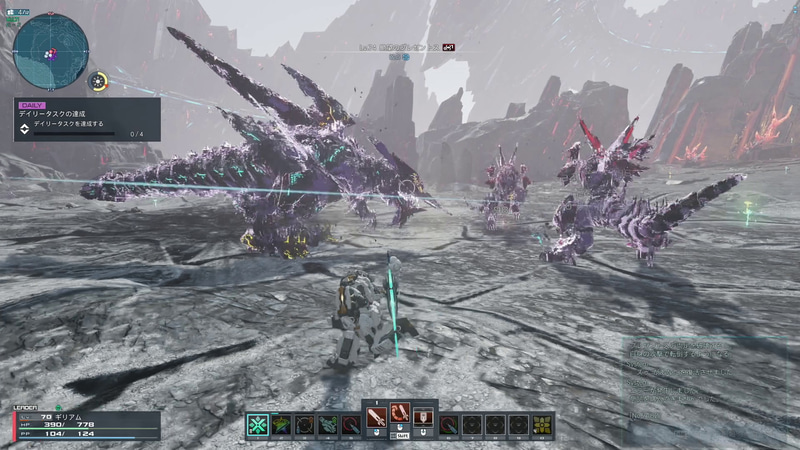The height and width of the screenshot is (450, 800).
Task: Trigger the orange curved whip attack slot
Action: [400, 414]
